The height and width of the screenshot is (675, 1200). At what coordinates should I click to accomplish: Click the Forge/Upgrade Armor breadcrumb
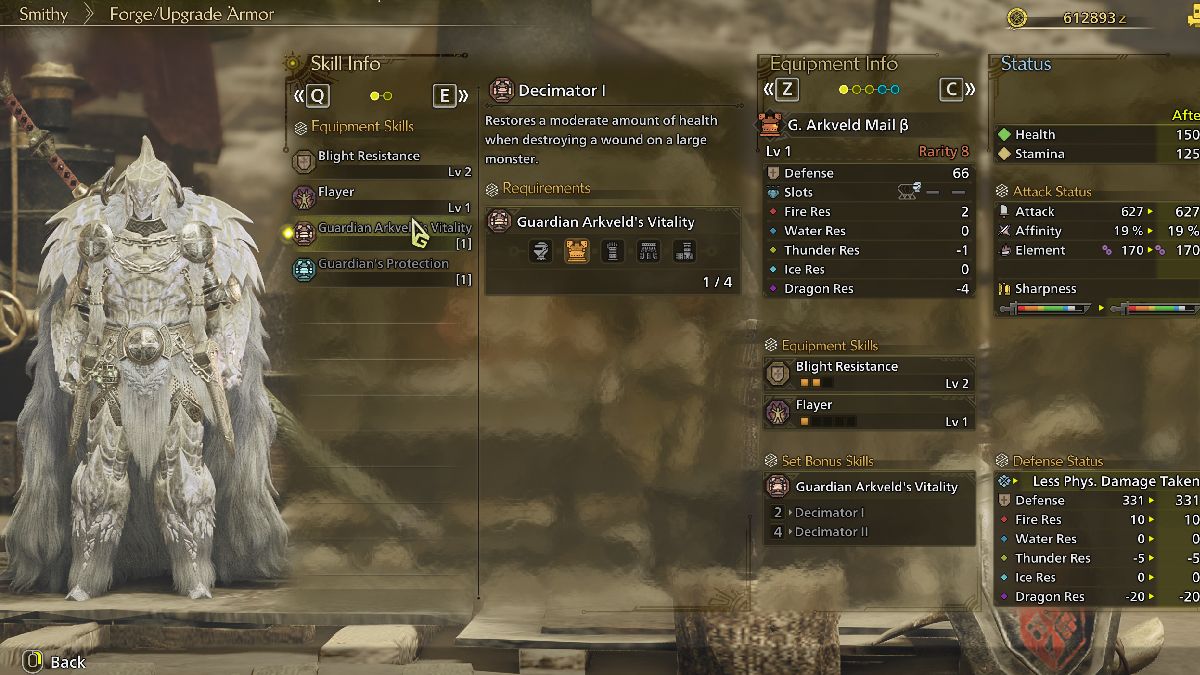191,14
